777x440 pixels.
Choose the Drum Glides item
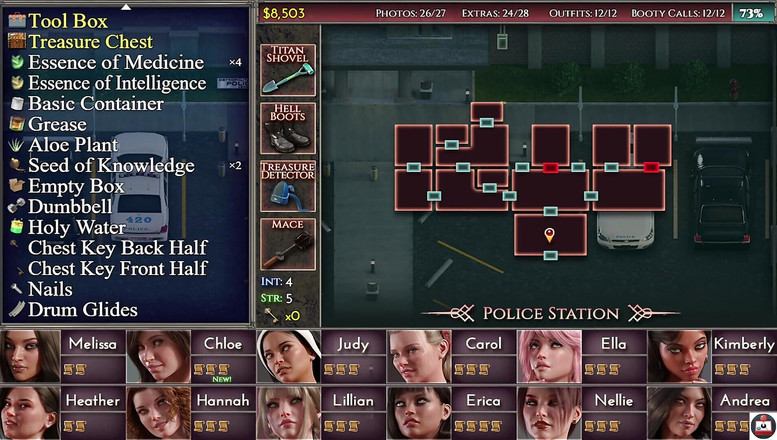[82, 310]
